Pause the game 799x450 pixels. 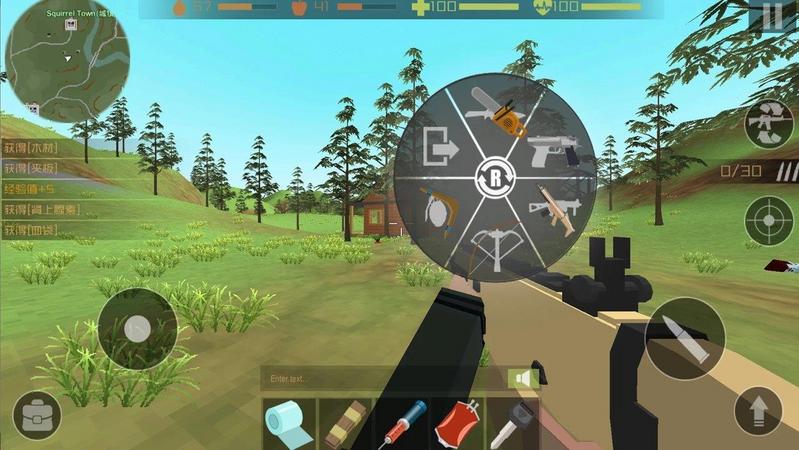[772, 17]
